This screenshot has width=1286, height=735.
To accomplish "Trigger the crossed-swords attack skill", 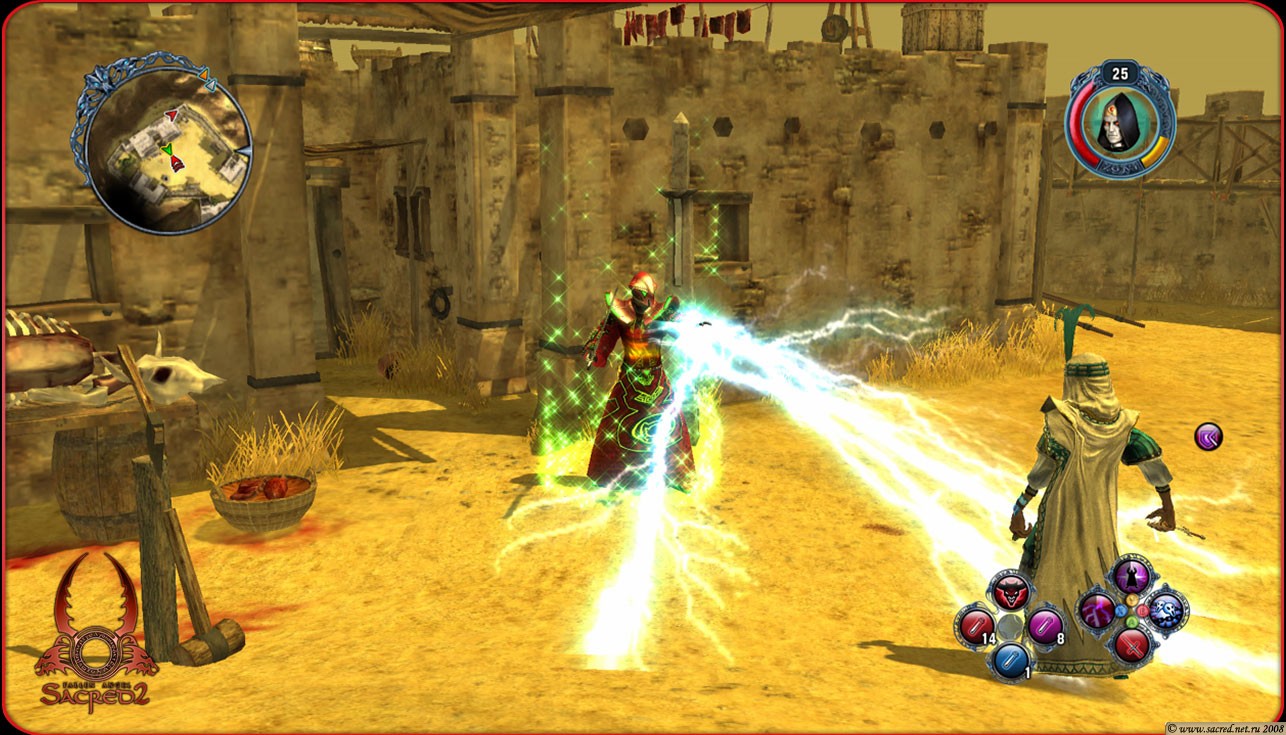I will (1131, 648).
